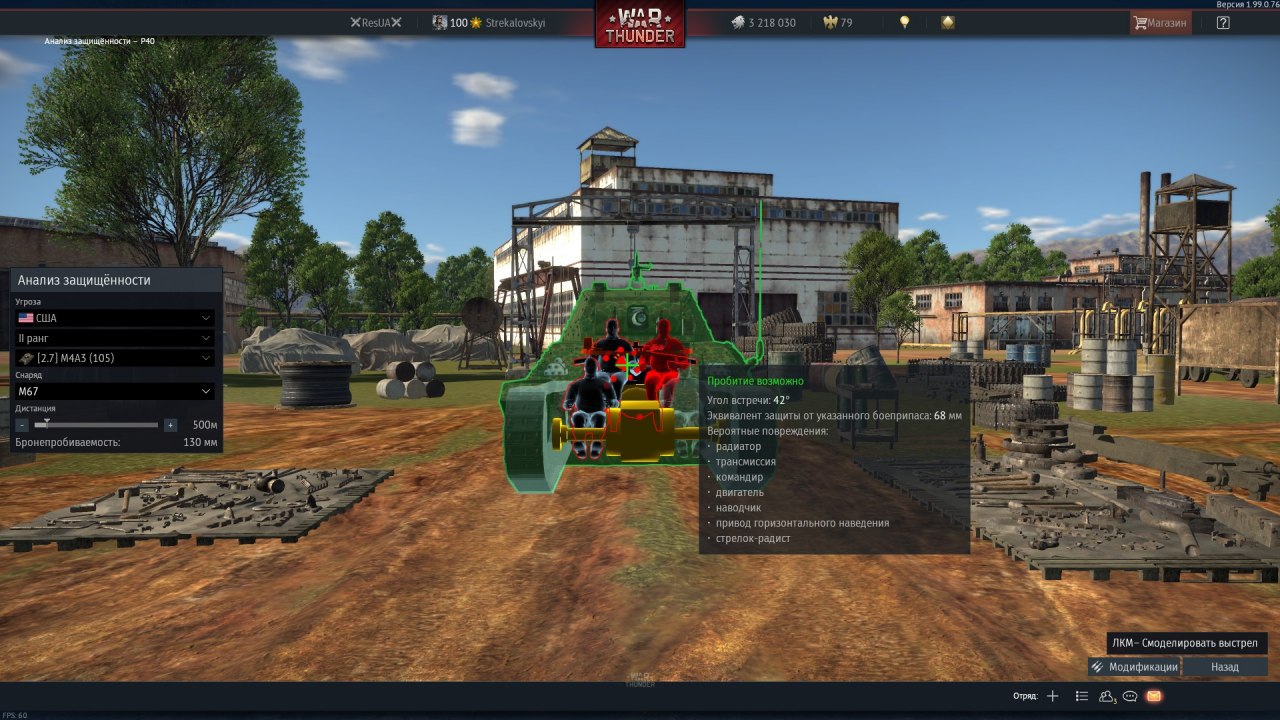Image resolution: width=1280 pixels, height=720 pixels.
Task: Open the M4A3 (105) vehicle dropdown
Action: pyautogui.click(x=115, y=358)
